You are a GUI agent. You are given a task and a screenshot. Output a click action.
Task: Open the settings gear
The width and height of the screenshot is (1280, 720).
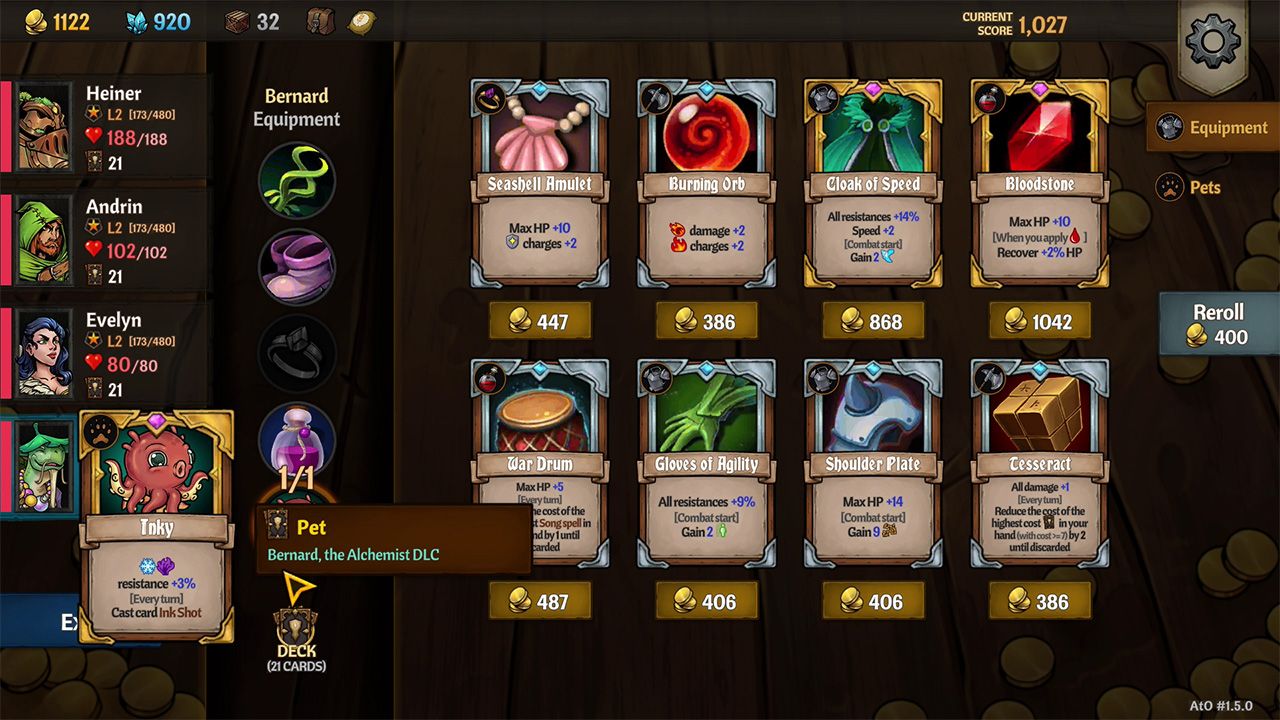pyautogui.click(x=1213, y=40)
